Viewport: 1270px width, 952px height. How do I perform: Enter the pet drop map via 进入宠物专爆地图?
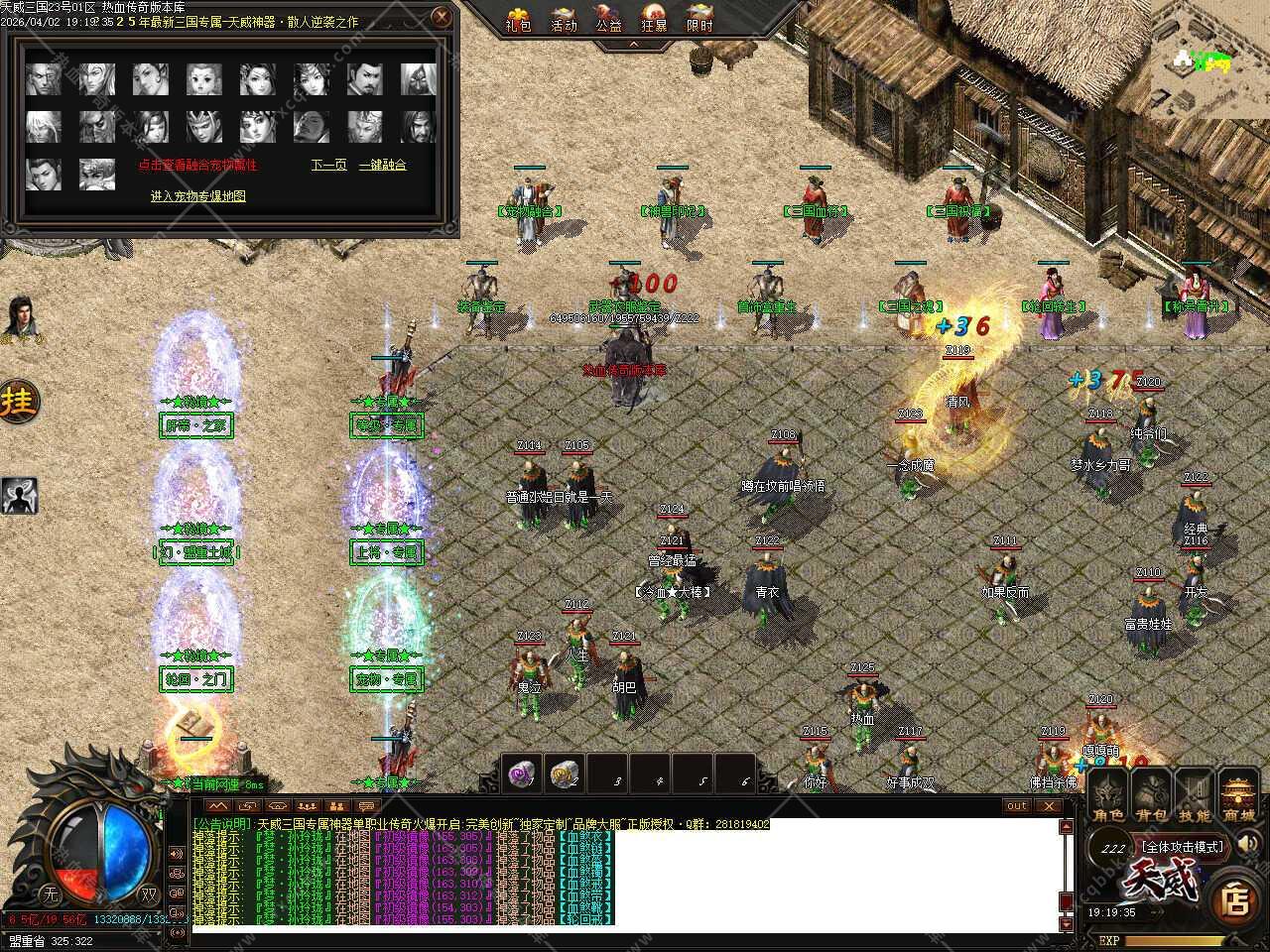[x=197, y=196]
